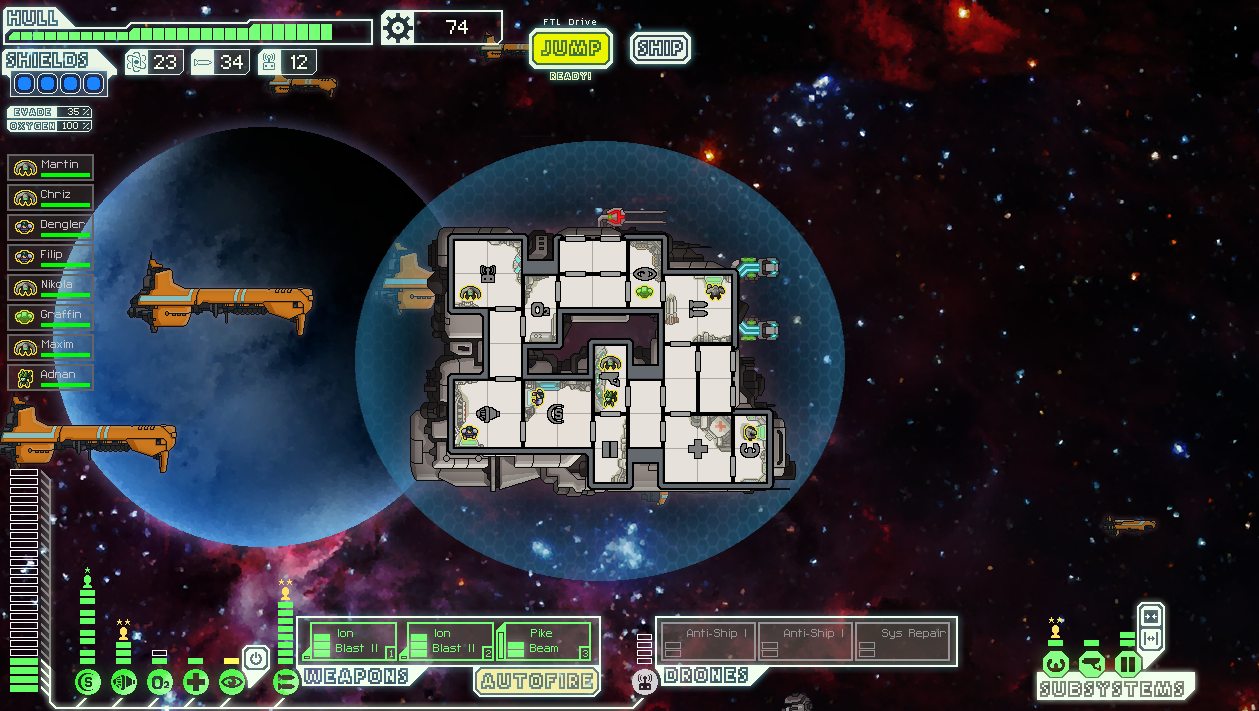Select crew member Adnan
Viewport: 1259px width, 711px height.
point(51,377)
